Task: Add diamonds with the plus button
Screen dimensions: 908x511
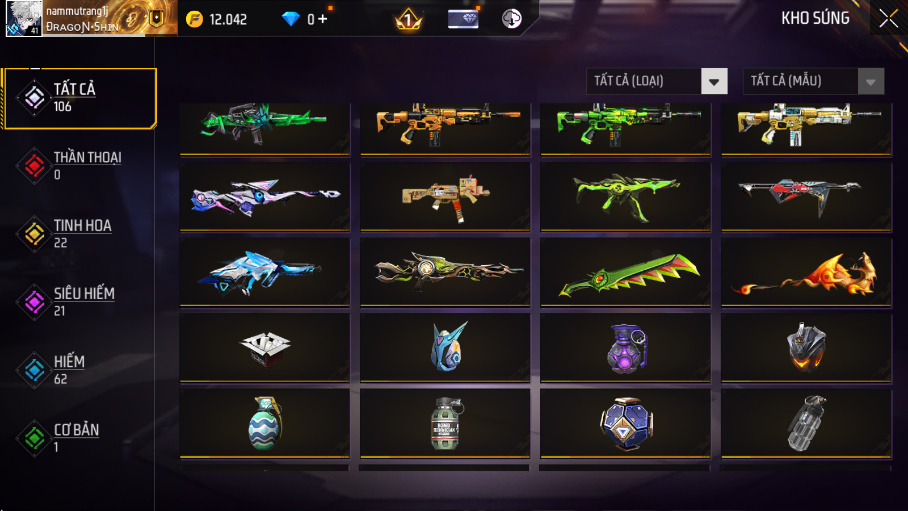Action: click(323, 19)
